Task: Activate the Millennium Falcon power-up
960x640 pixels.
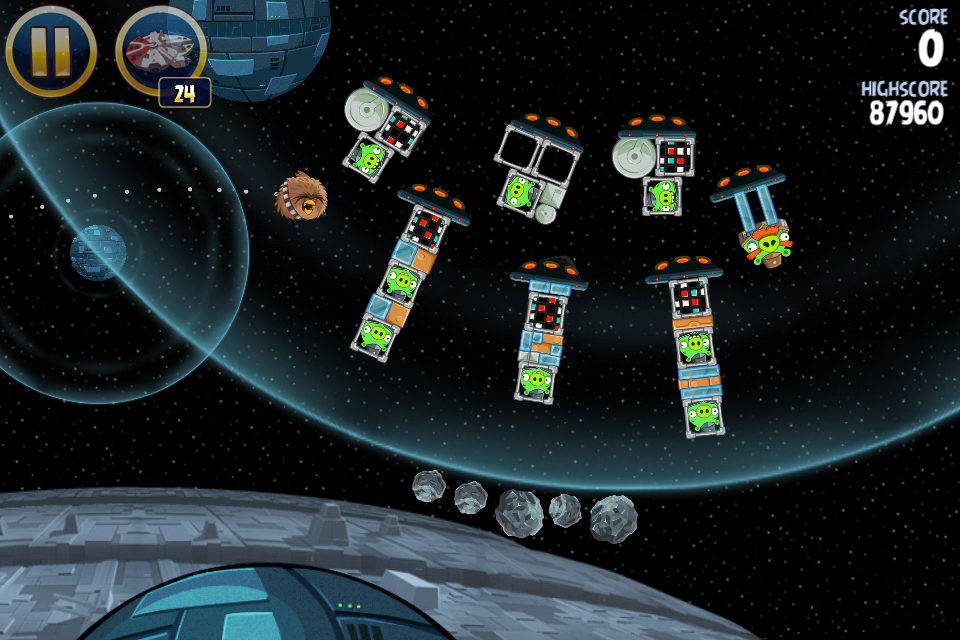Action: pos(161,50)
